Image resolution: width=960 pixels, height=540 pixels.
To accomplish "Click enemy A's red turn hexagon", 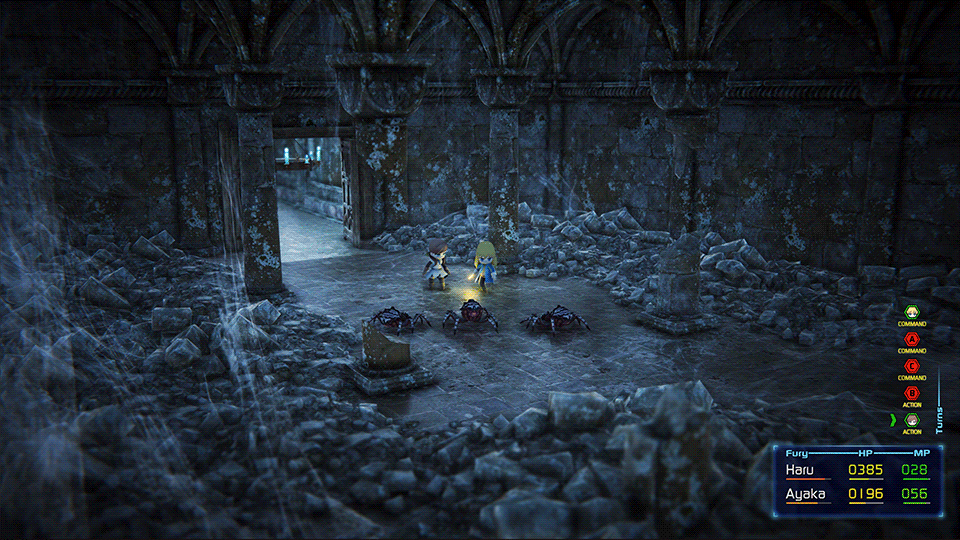I will (x=911, y=340).
